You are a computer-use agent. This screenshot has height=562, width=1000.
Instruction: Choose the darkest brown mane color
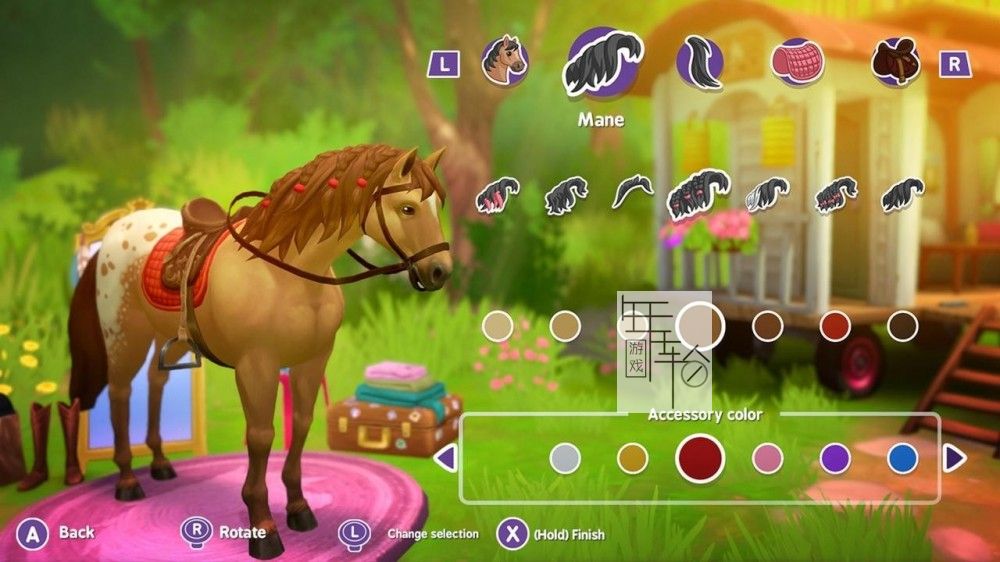903,325
